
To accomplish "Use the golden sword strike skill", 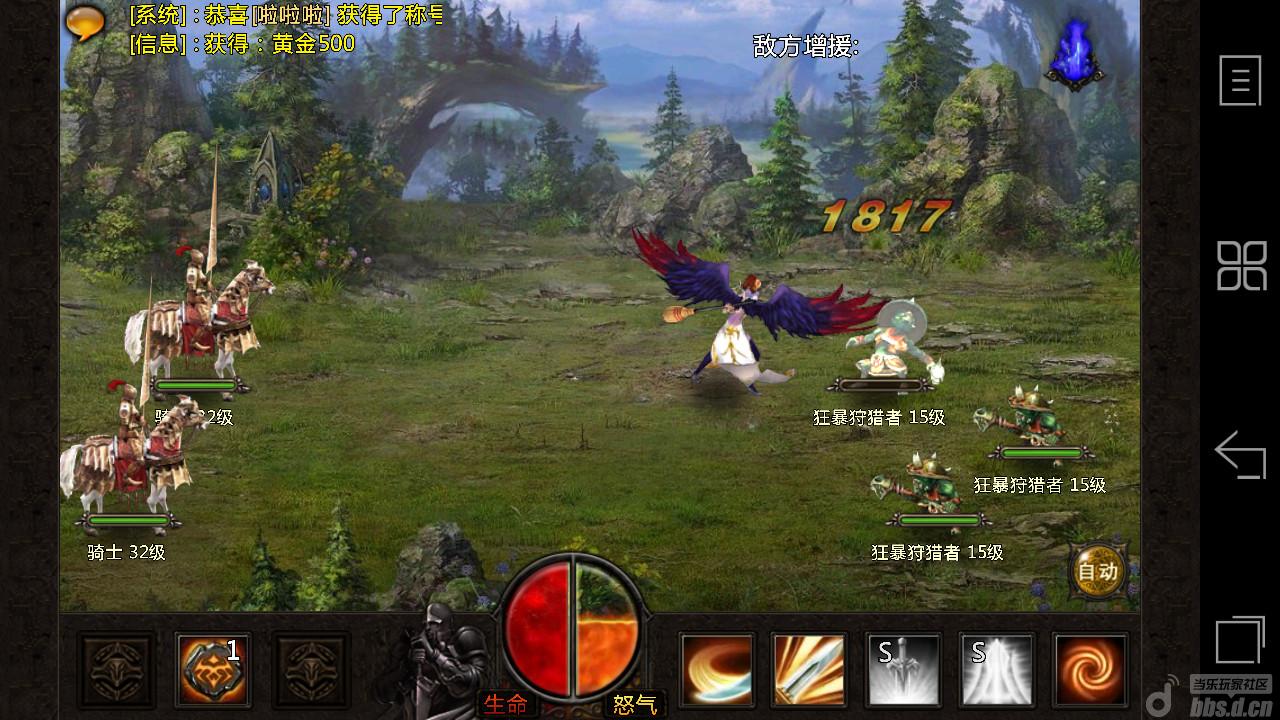I will [809, 669].
